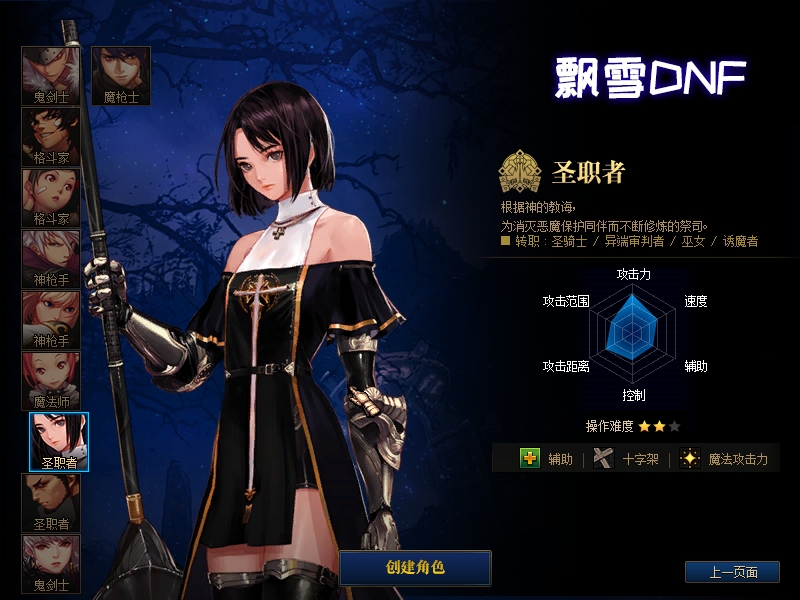This screenshot has height=600, width=800.
Task: Choose the white-haired male 神枪手 portrait
Action: (x=51, y=258)
